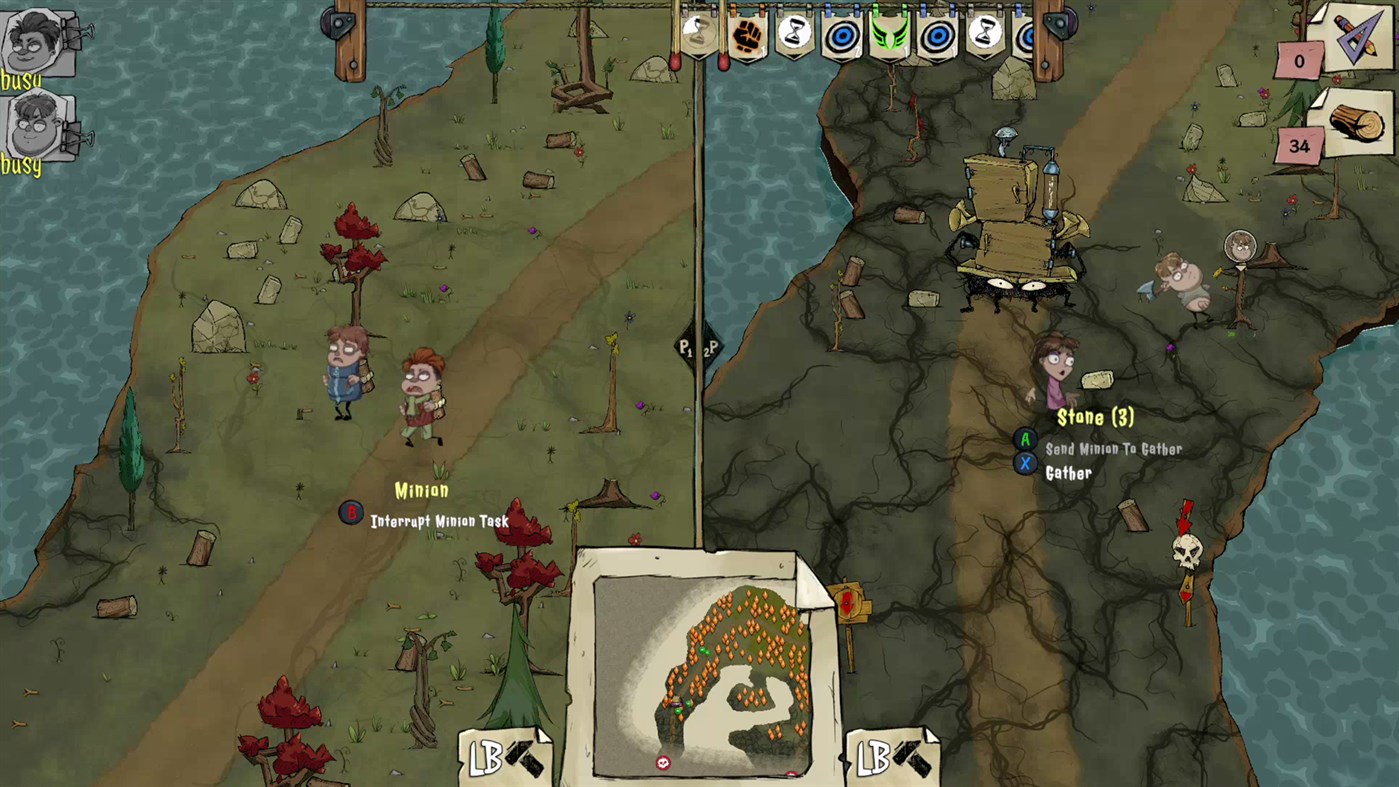Click the red skull marker on the minimap
The image size is (1399, 787).
pyautogui.click(x=661, y=761)
